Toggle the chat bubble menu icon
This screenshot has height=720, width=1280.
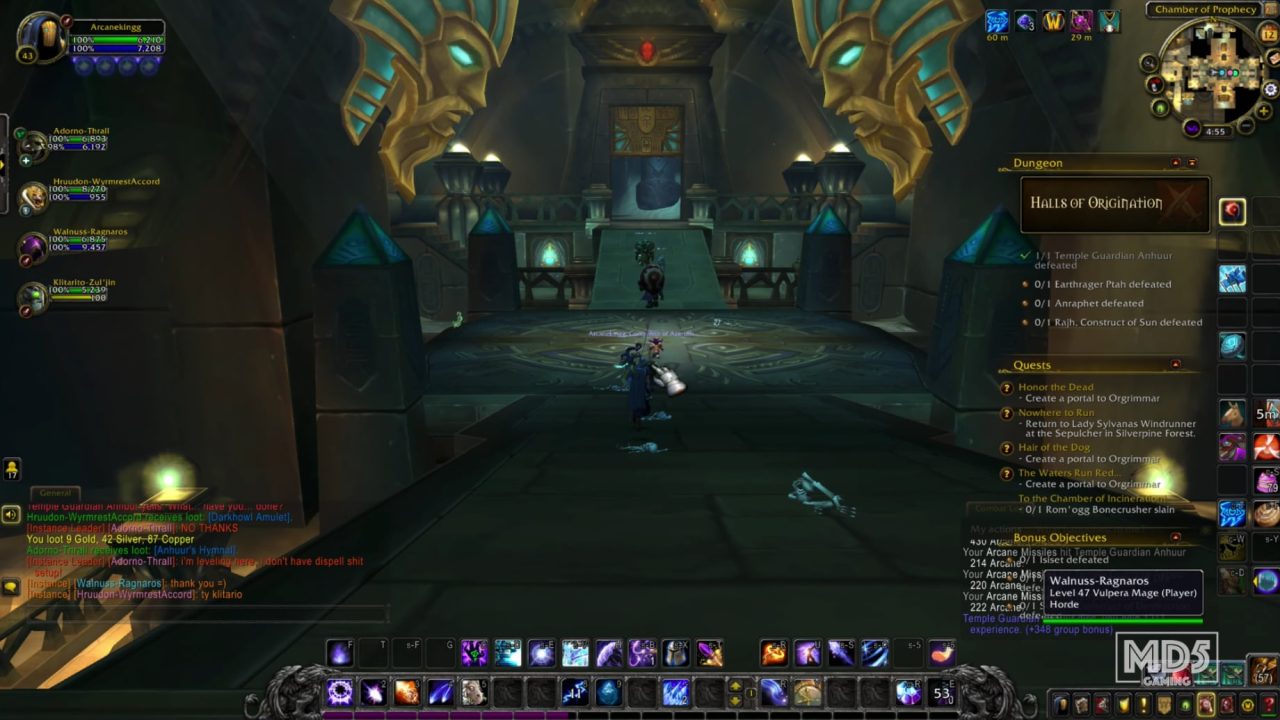(11, 586)
